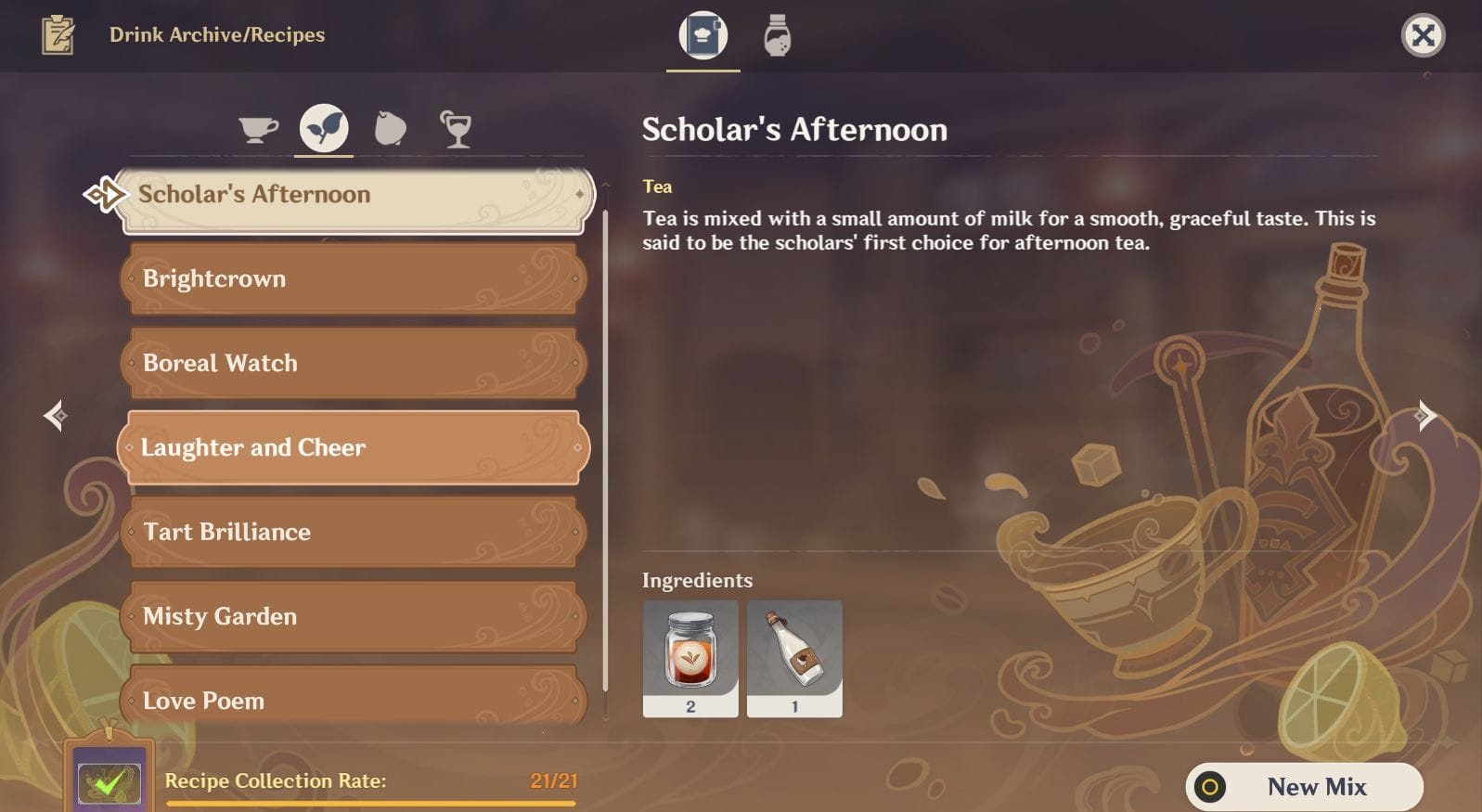The height and width of the screenshot is (812, 1482).
Task: Select the tea leaf category filter icon
Action: tap(322, 128)
